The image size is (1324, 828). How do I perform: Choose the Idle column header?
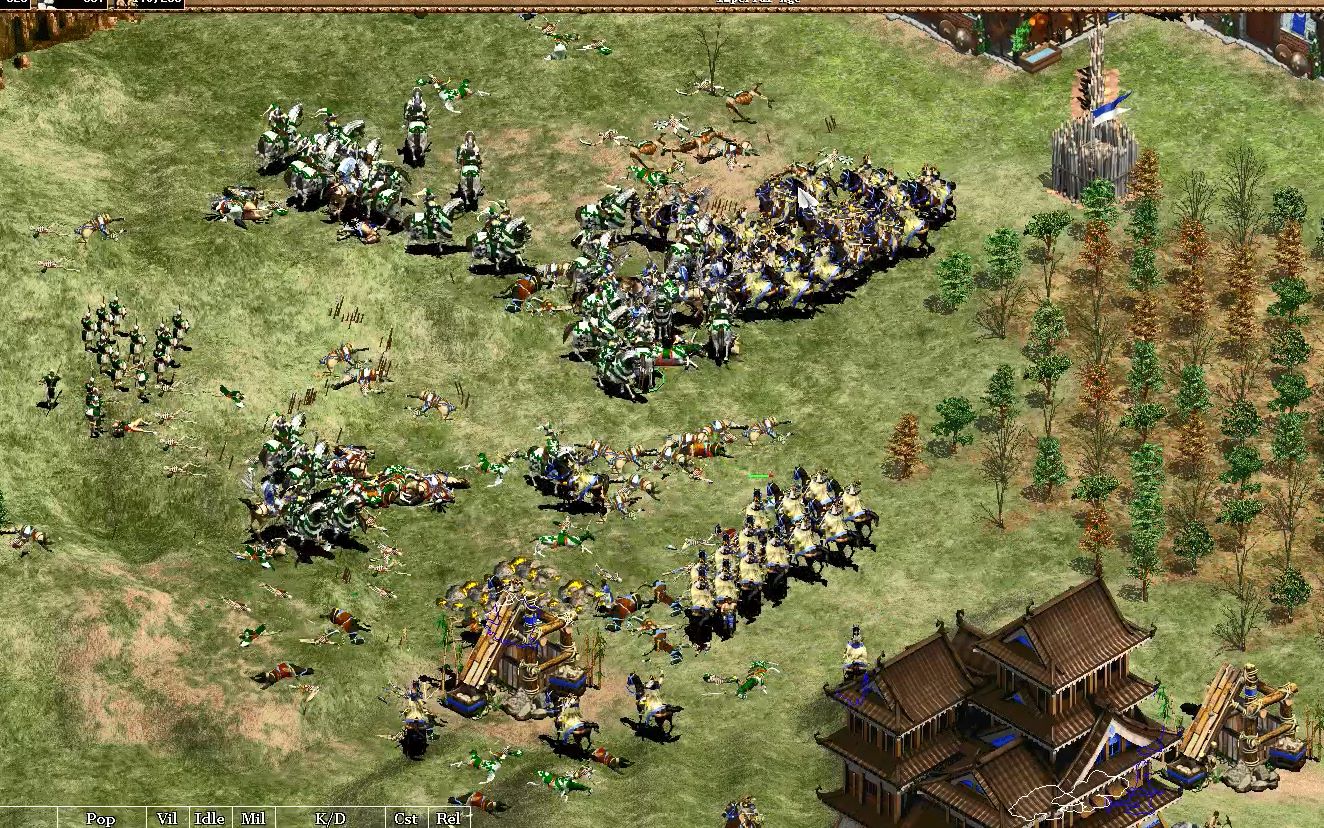(209, 818)
